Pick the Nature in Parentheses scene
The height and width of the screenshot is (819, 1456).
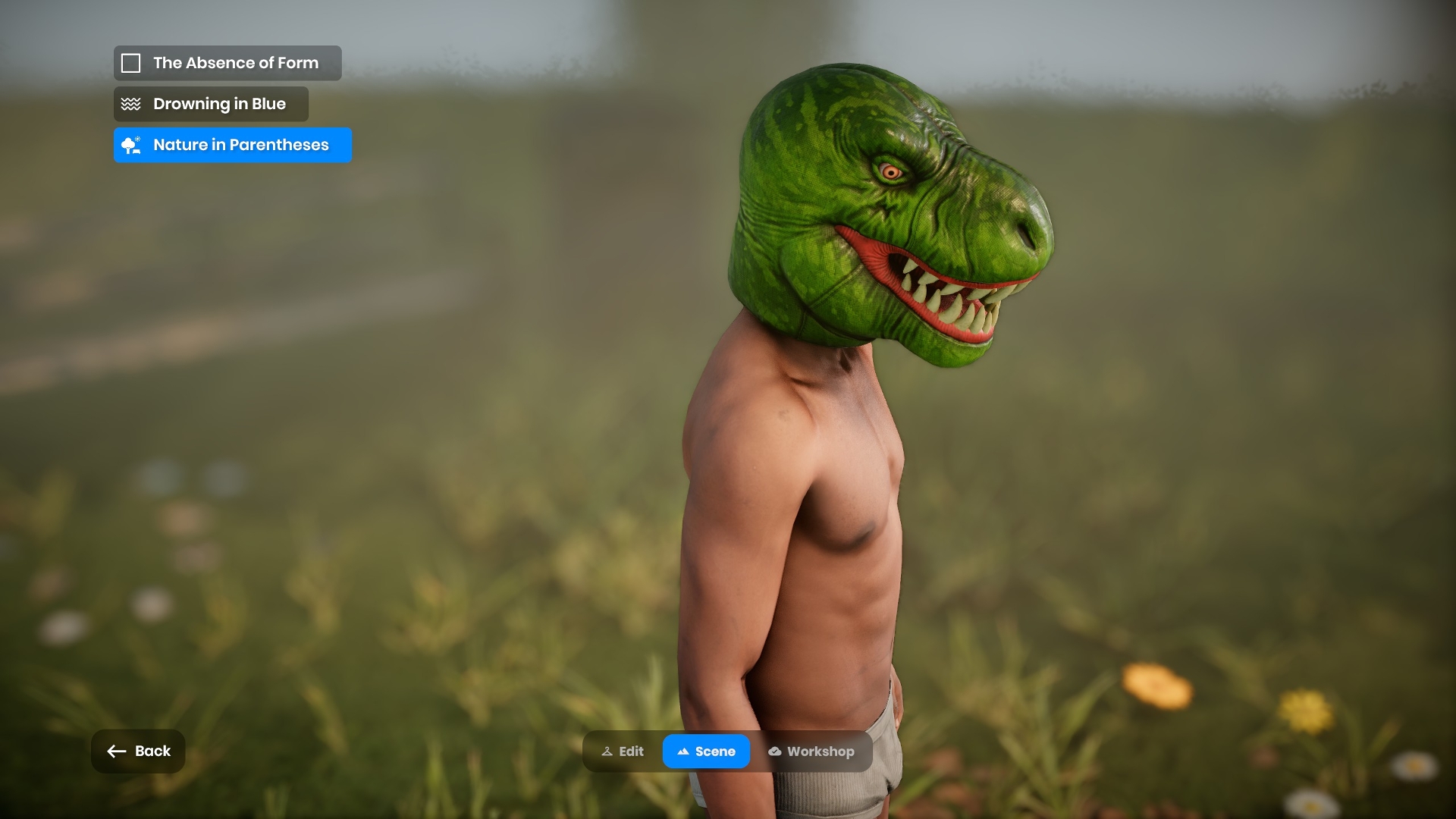tap(232, 145)
